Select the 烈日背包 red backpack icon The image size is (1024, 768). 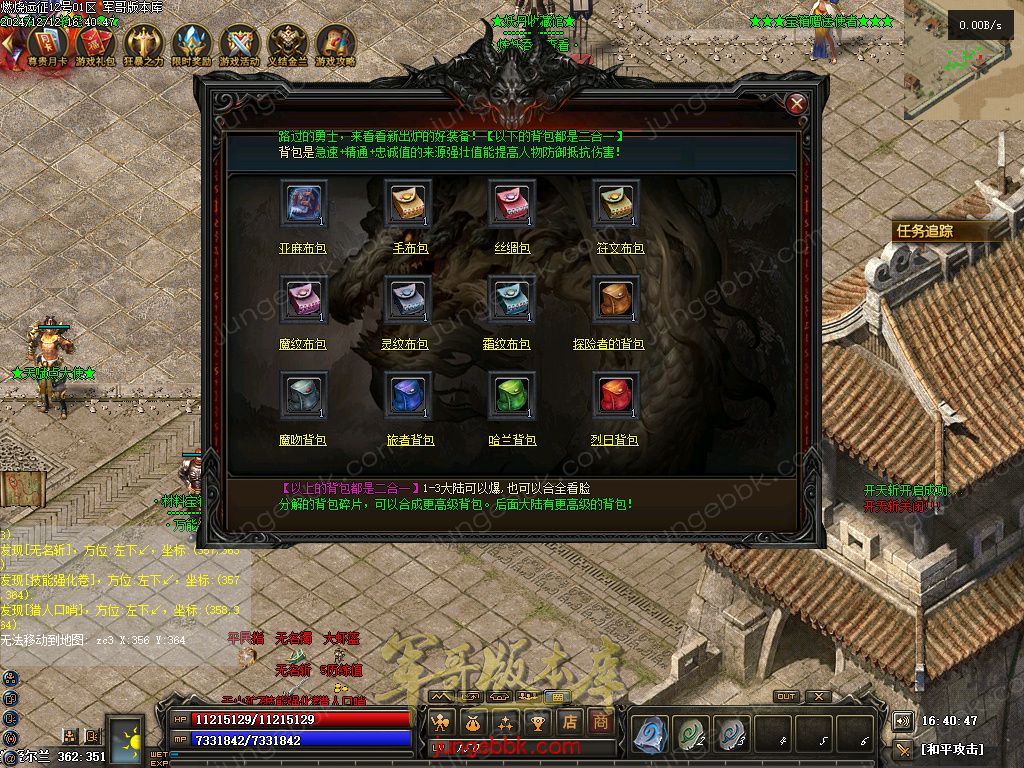click(616, 396)
